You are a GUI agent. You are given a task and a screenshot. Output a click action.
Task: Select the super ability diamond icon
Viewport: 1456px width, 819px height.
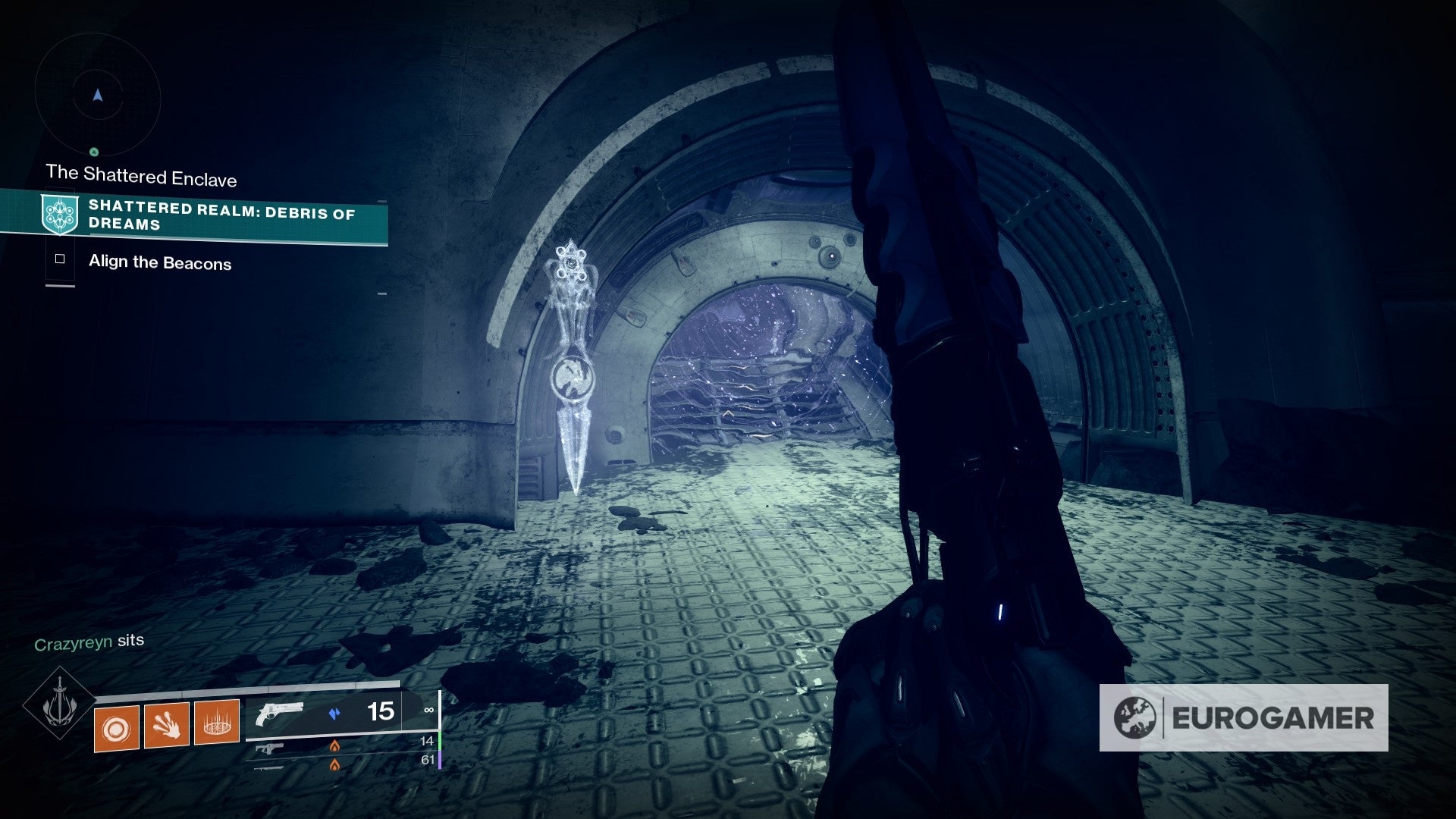tap(59, 704)
